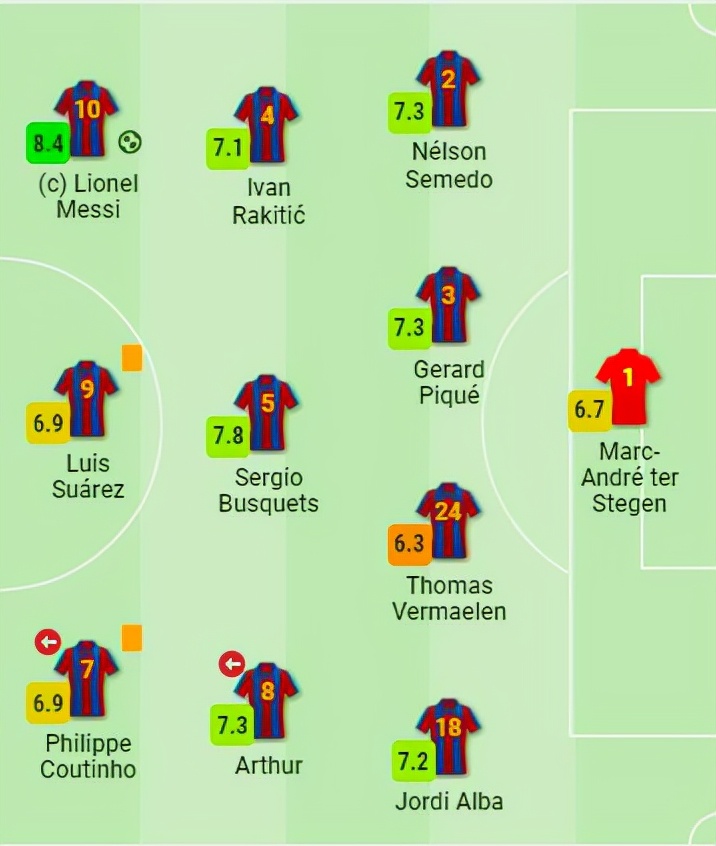The height and width of the screenshot is (846, 716).
Task: Open Luis Suárez's player details
Action: click(x=87, y=398)
